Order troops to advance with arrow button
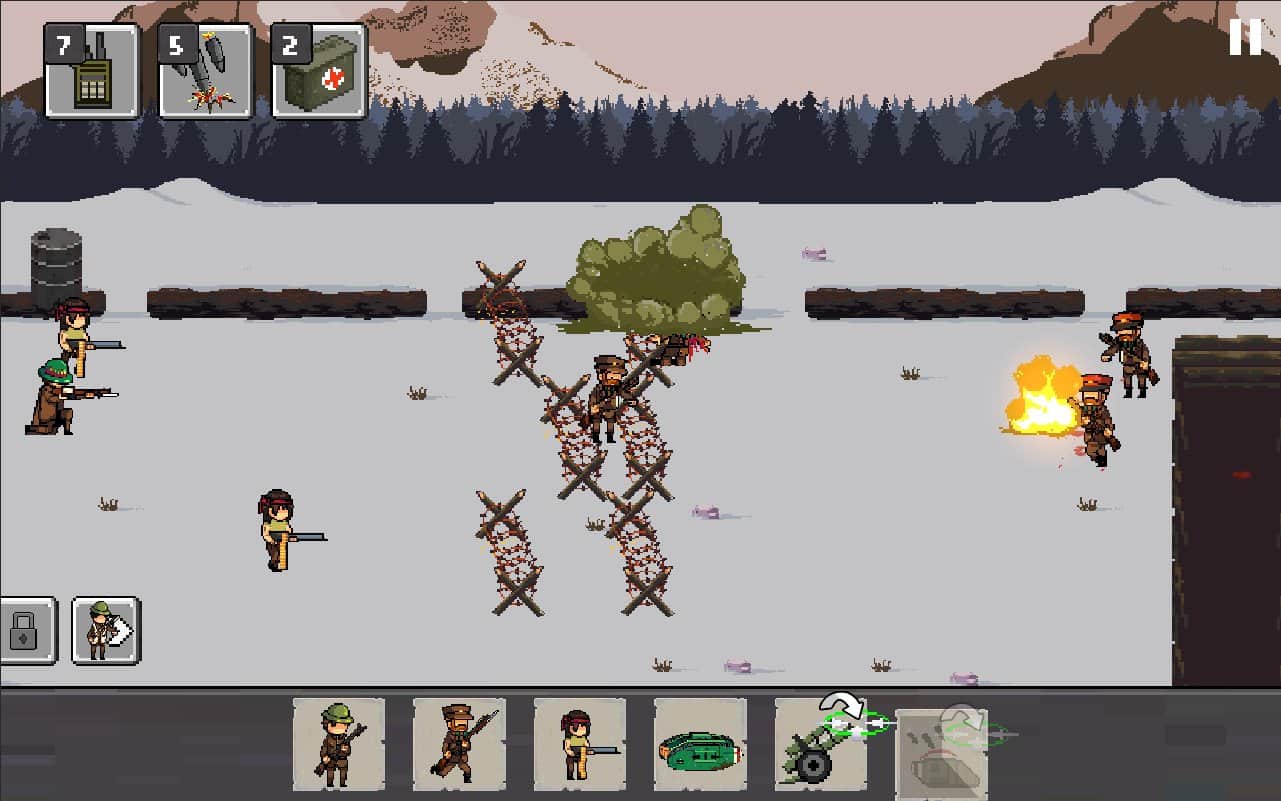 pos(105,631)
